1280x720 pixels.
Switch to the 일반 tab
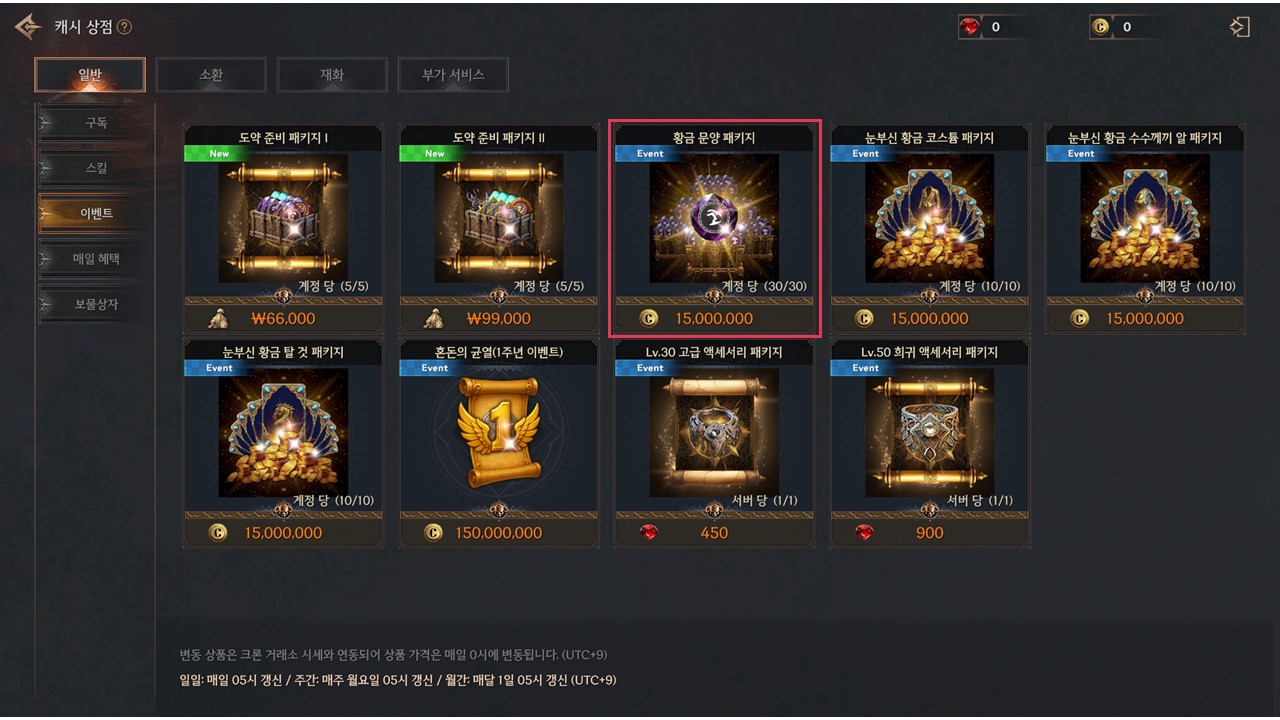click(90, 75)
